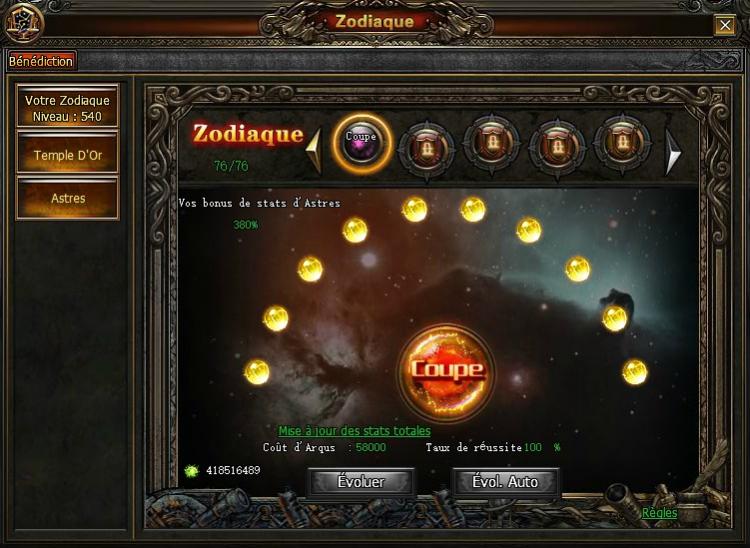Click the Évoluer button

click(361, 482)
